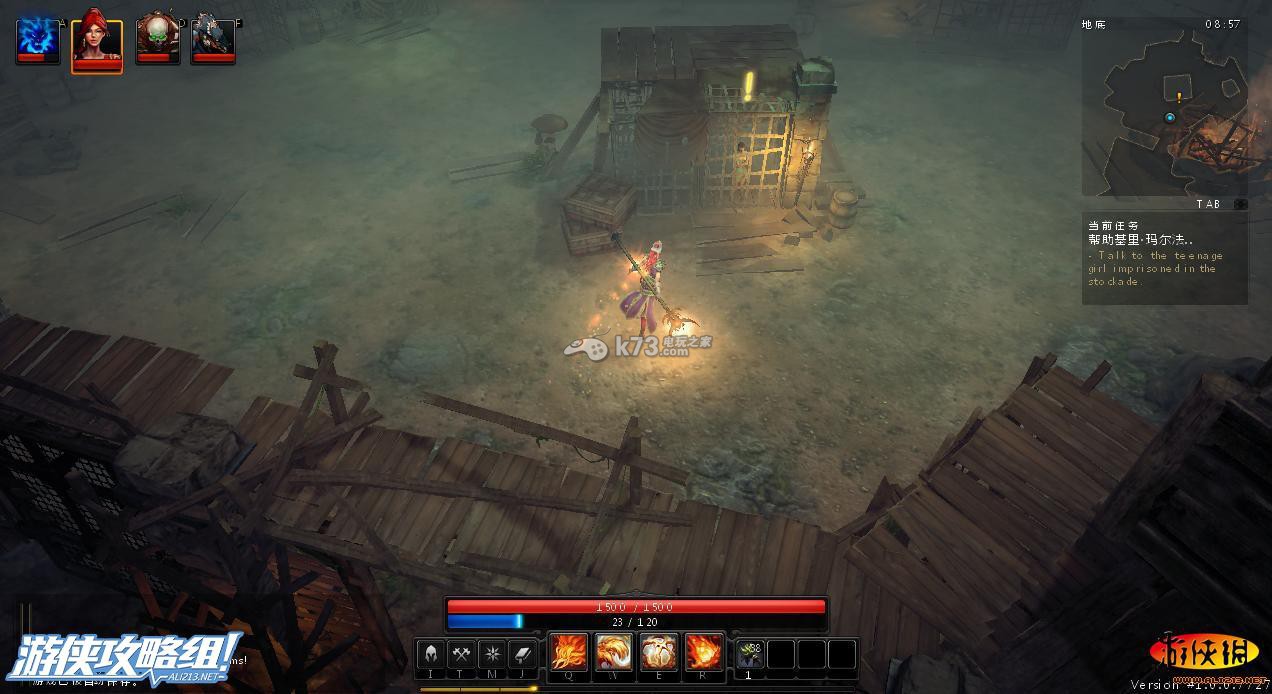Toggle the small map icon beside TAB

pos(1239,204)
